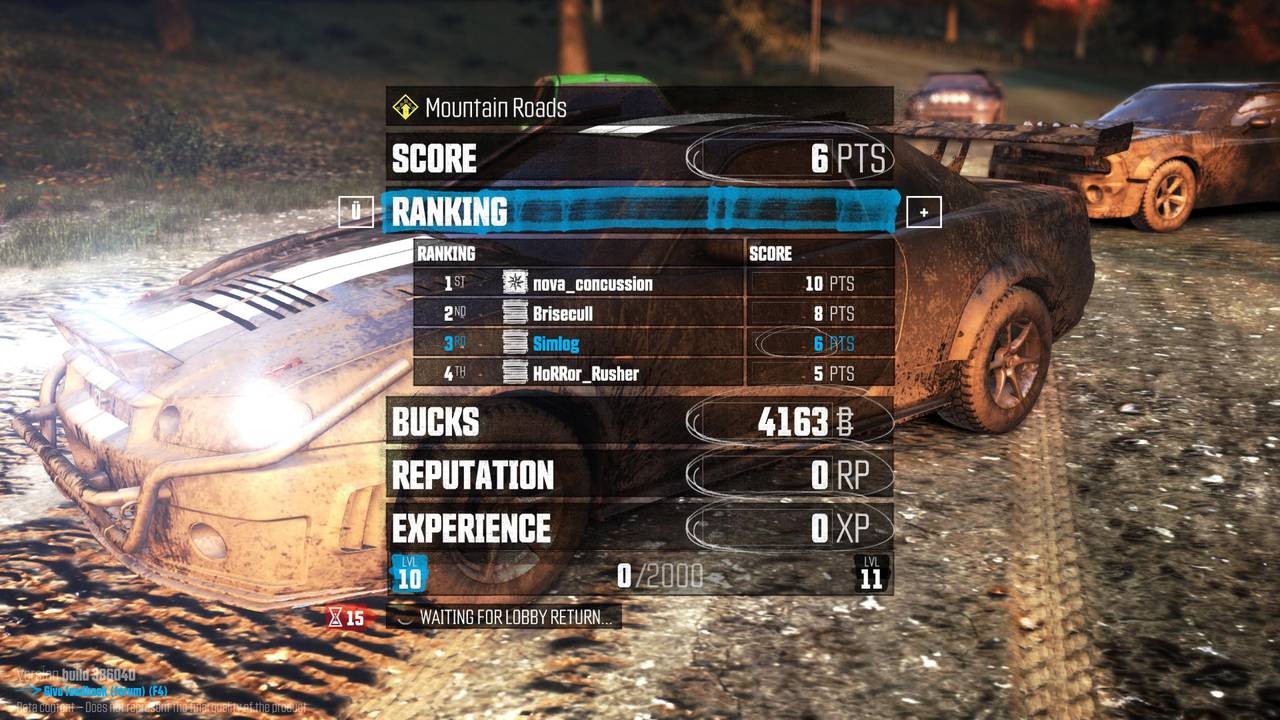
Task: Open the Give feedback forum link
Action: tap(105, 691)
